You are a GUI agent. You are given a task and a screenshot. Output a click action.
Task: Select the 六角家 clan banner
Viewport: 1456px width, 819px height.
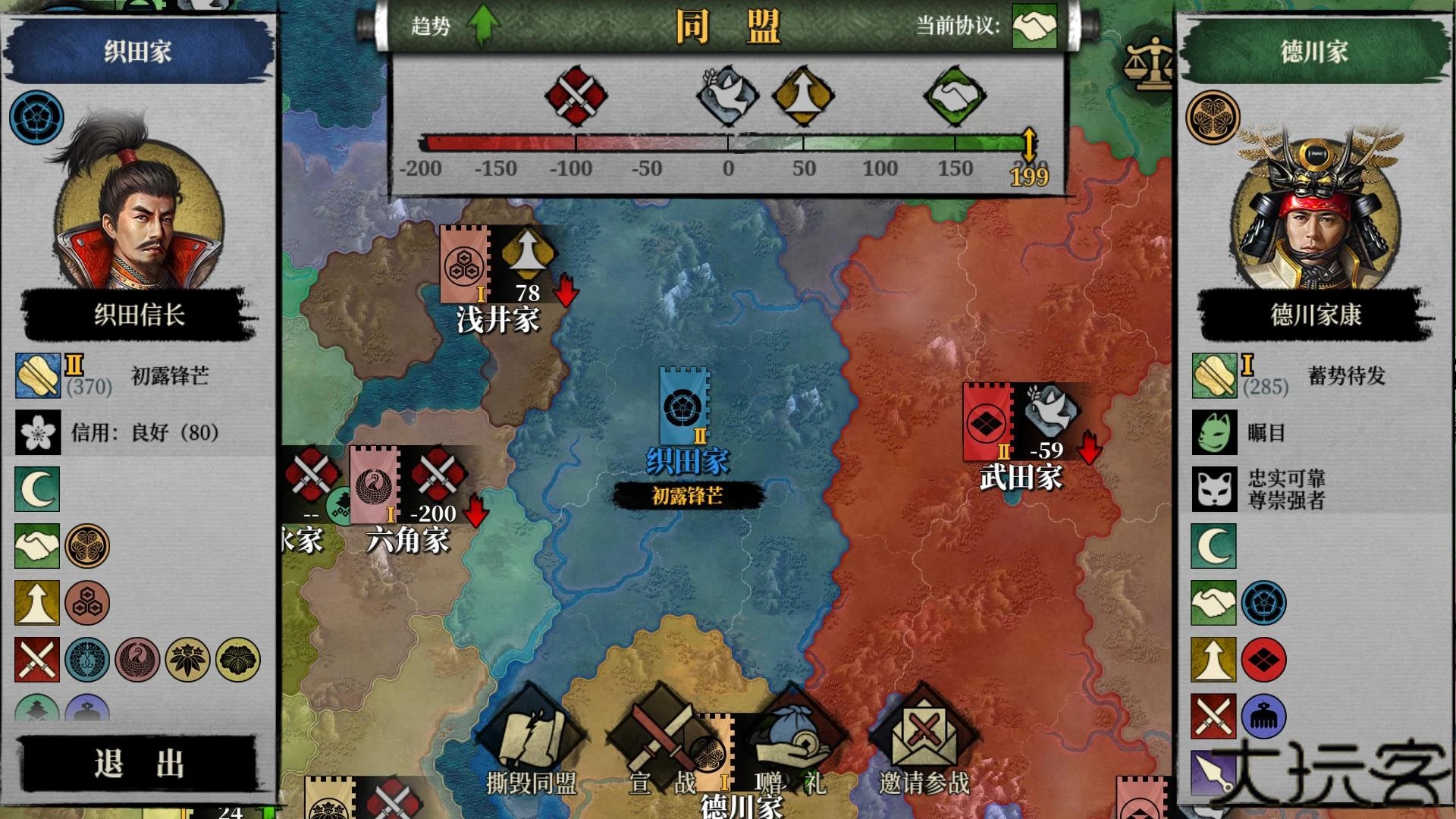pyautogui.click(x=374, y=485)
